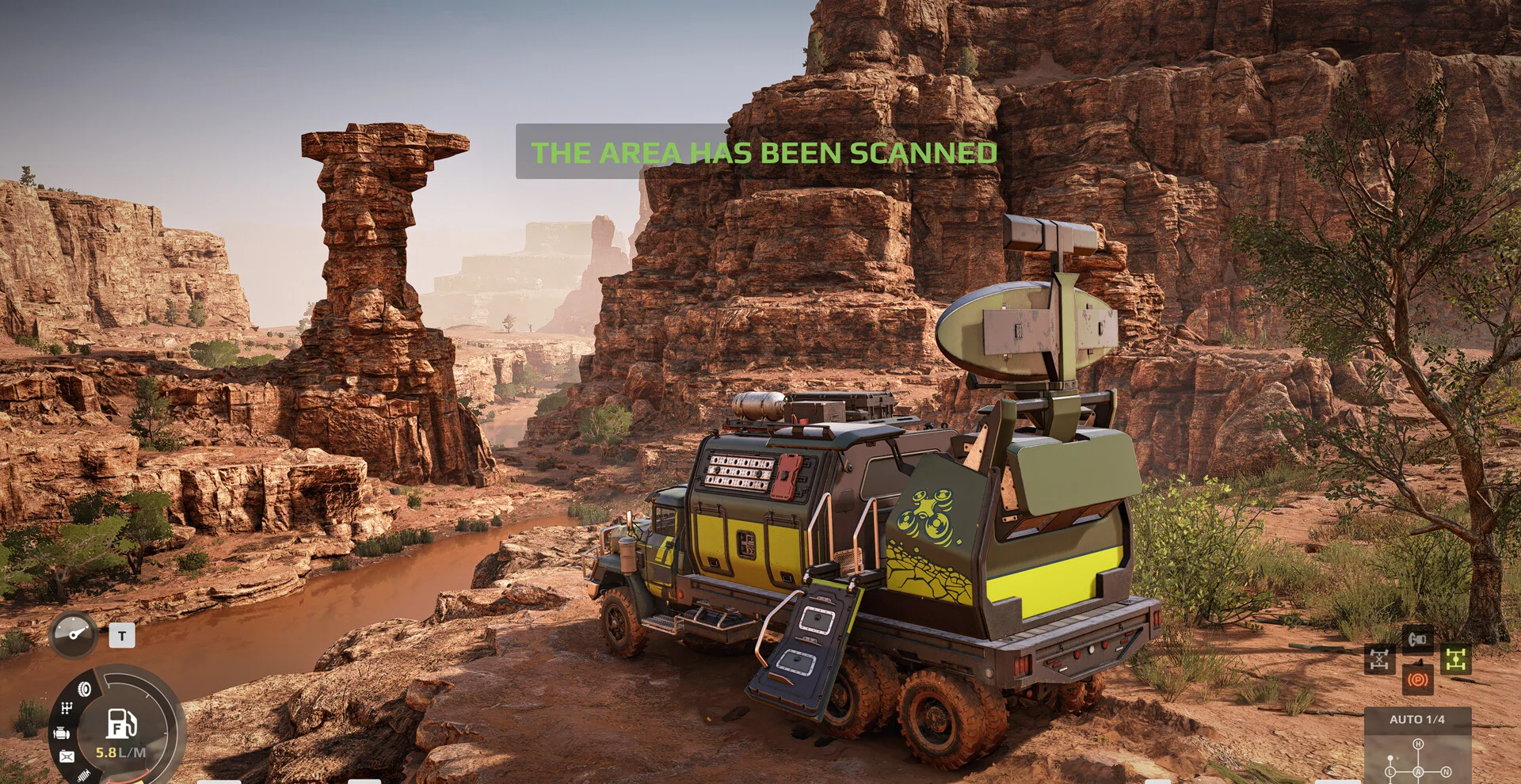
Task: Select the H (high) gear node
Action: 1418,744
